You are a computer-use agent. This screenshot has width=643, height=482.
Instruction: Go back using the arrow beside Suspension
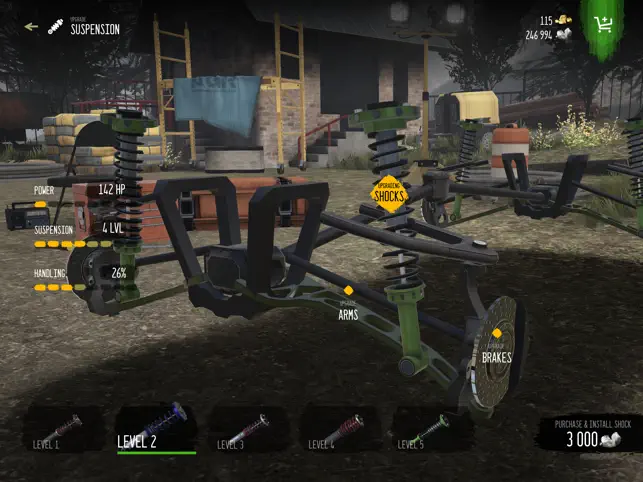click(x=31, y=27)
